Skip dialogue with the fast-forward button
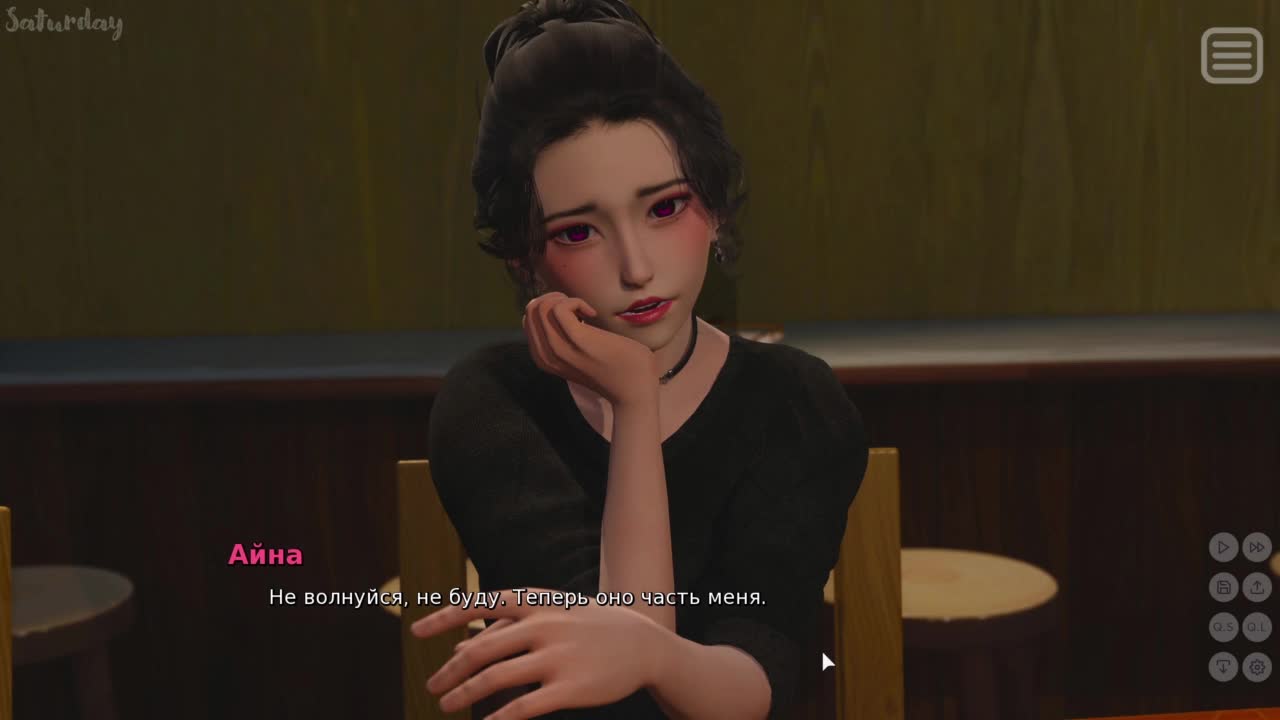The width and height of the screenshot is (1280, 720). click(x=1257, y=547)
